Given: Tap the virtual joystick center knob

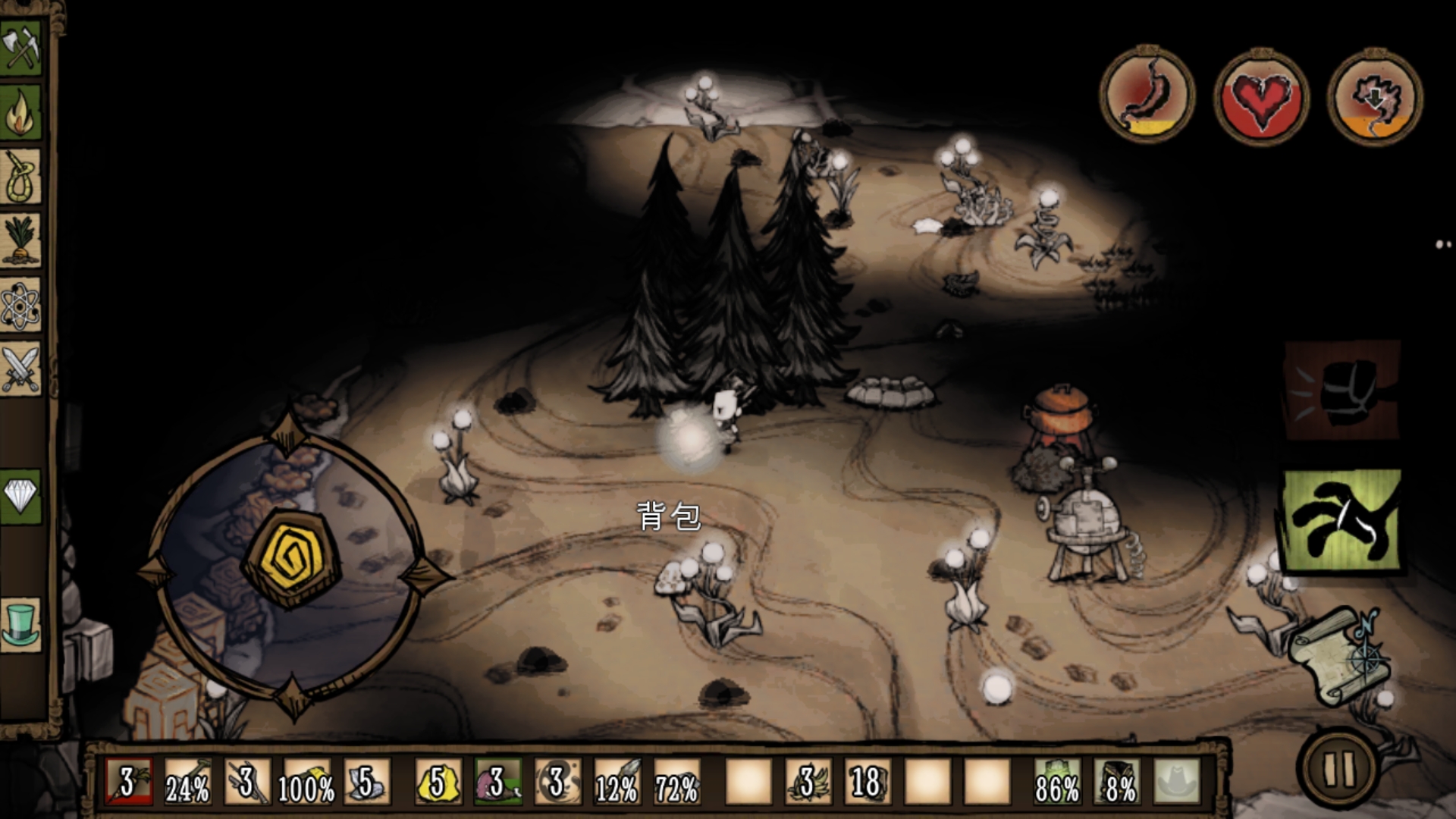Looking at the screenshot, I should pos(291,562).
